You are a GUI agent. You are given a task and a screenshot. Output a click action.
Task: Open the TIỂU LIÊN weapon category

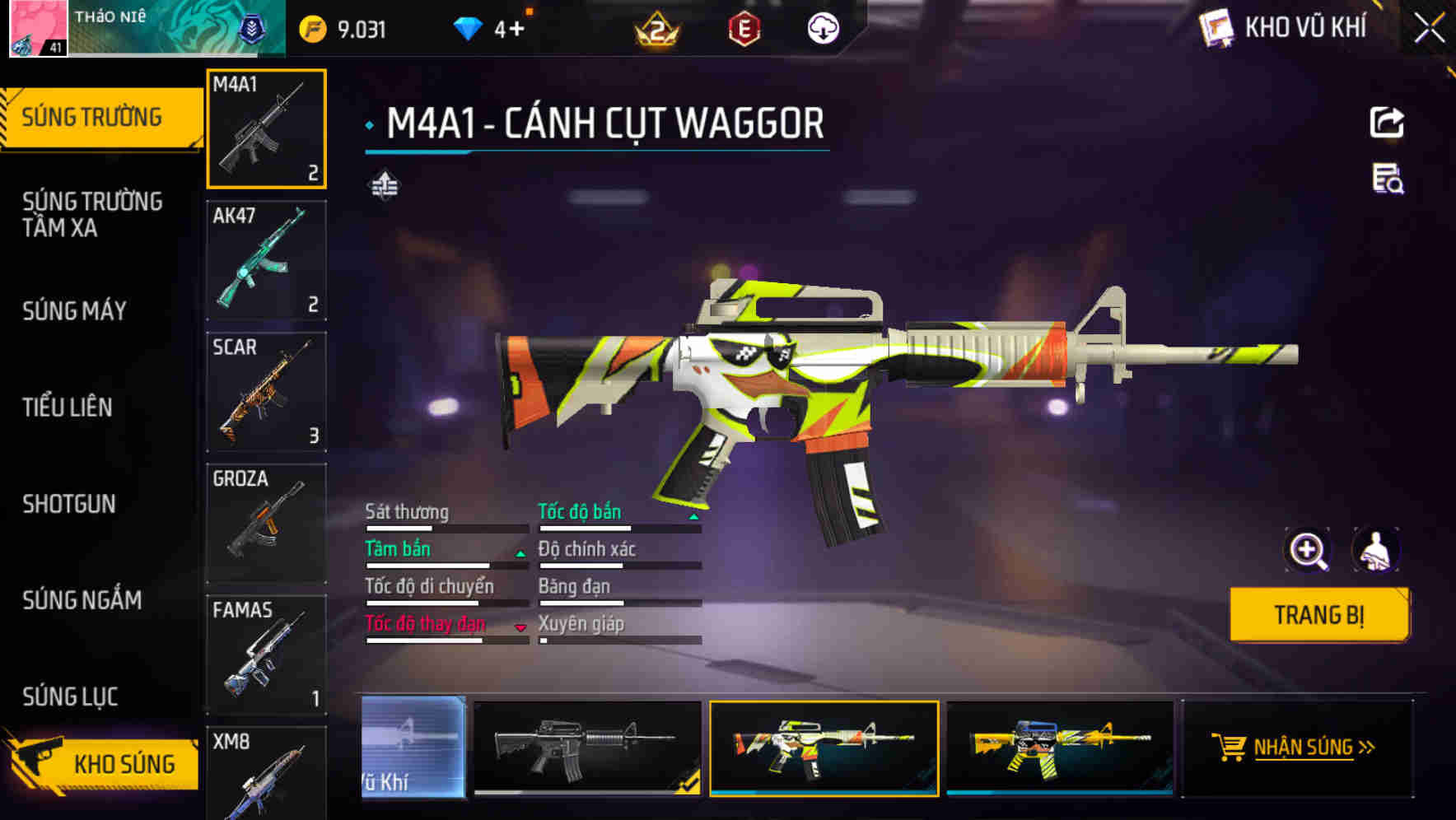pyautogui.click(x=68, y=407)
